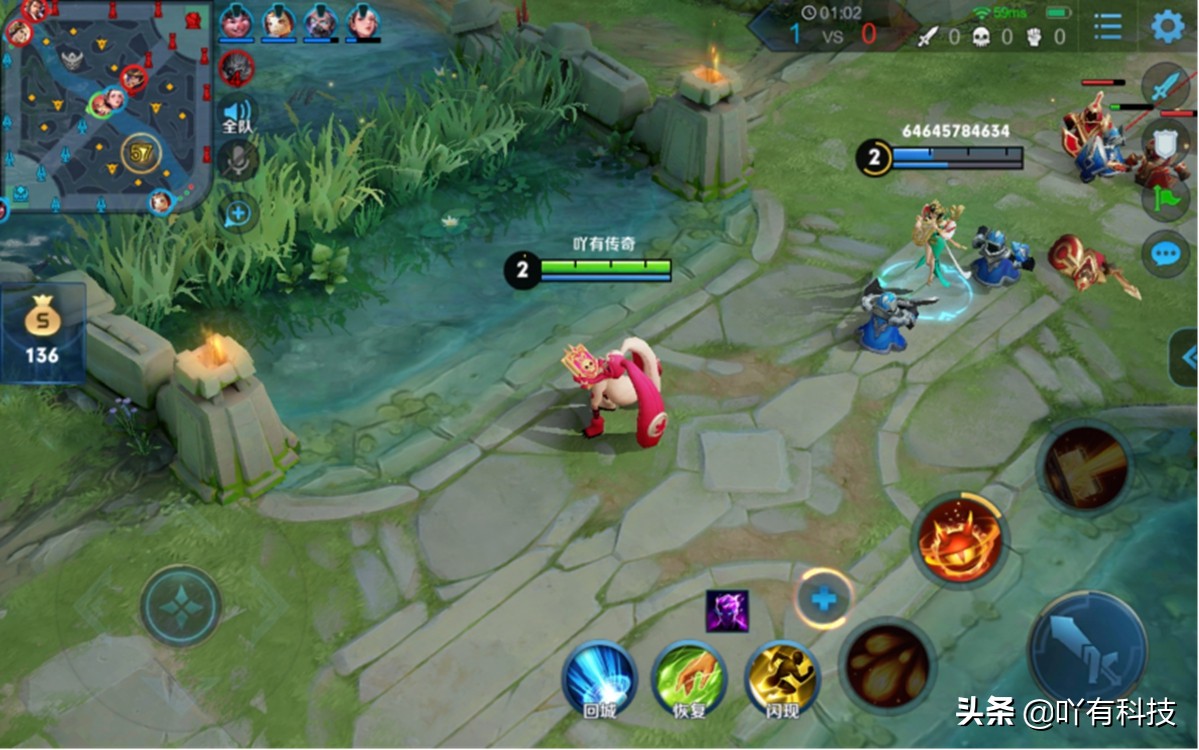Toggle the 全队 team voice speaker
The image size is (1199, 750).
(x=237, y=114)
